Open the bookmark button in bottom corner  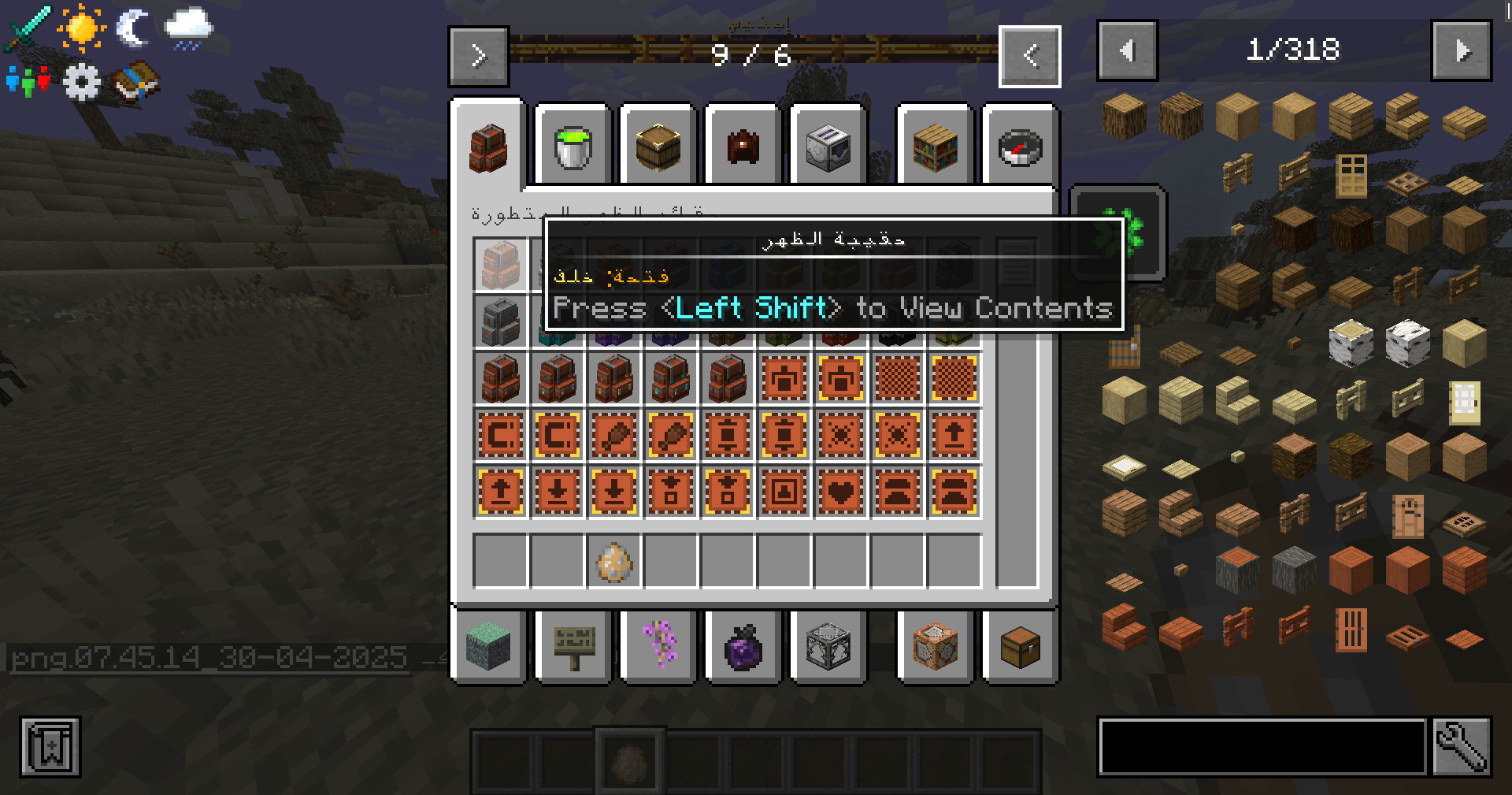click(50, 747)
